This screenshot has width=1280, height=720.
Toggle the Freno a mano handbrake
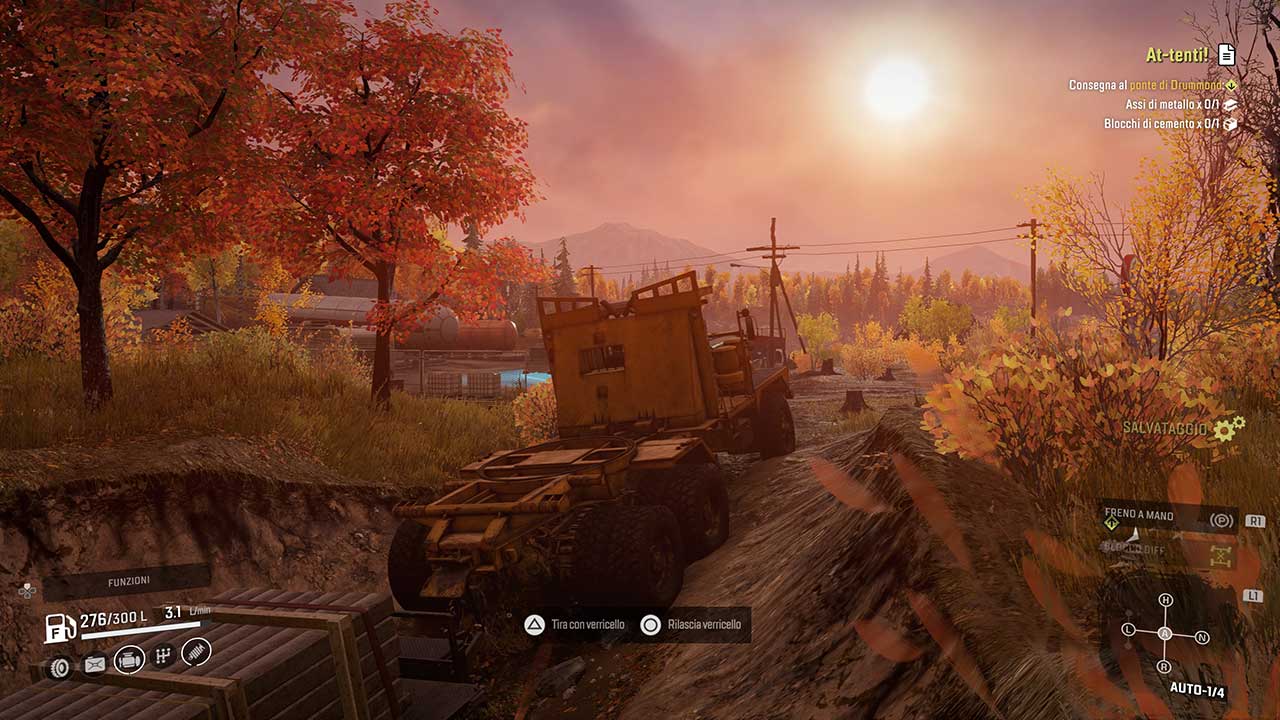1219,520
